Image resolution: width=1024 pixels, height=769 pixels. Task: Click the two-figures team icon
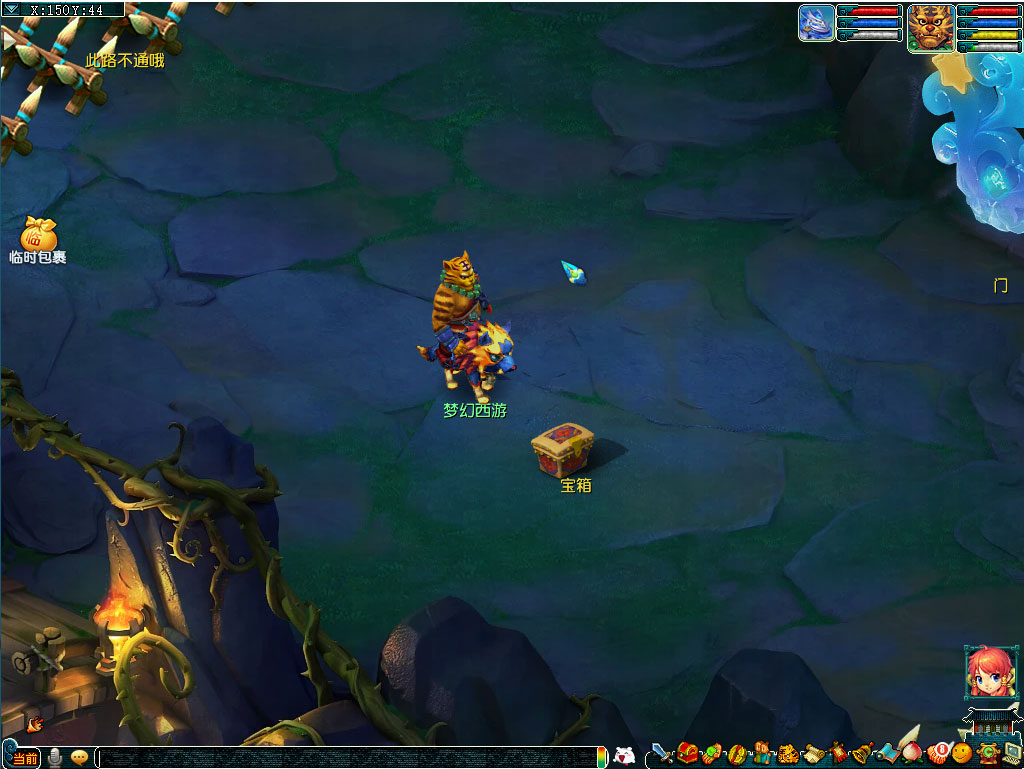pyautogui.click(x=763, y=753)
